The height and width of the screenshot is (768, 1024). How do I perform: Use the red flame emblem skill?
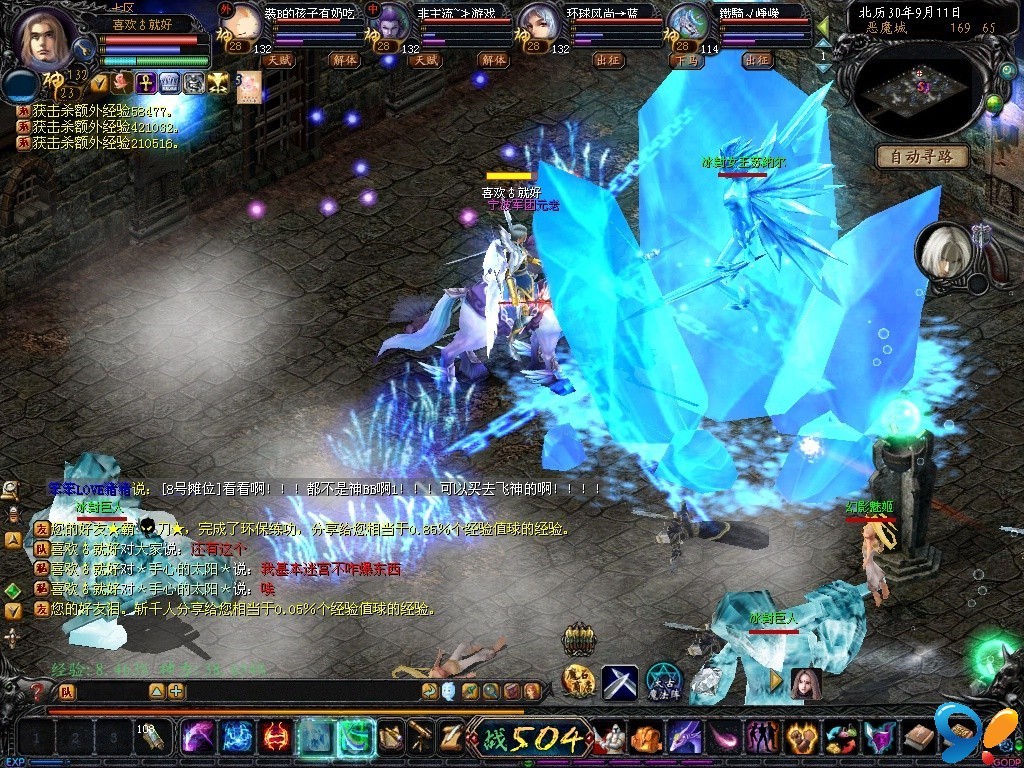(x=275, y=738)
